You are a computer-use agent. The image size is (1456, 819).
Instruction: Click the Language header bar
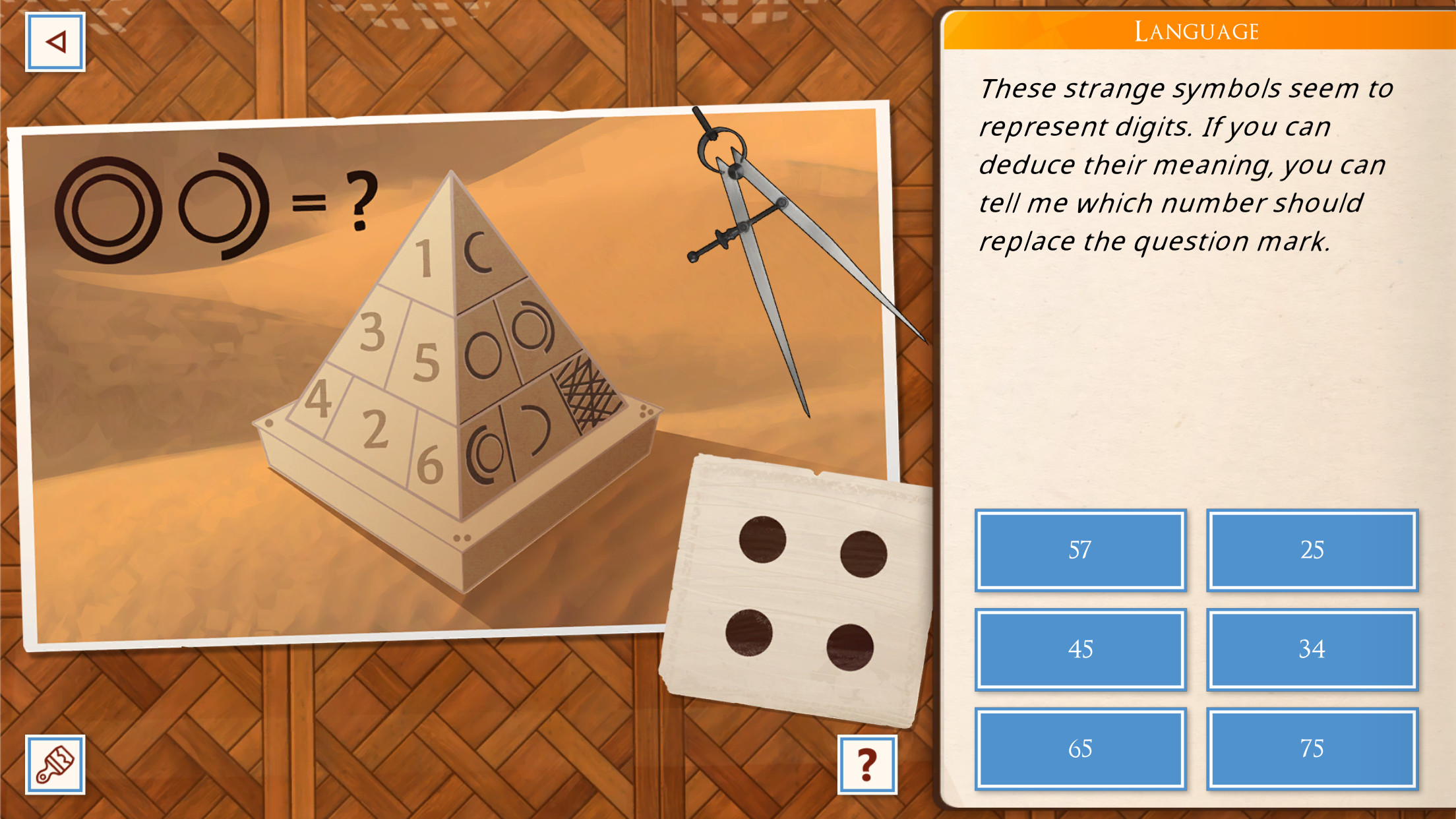(x=1197, y=30)
